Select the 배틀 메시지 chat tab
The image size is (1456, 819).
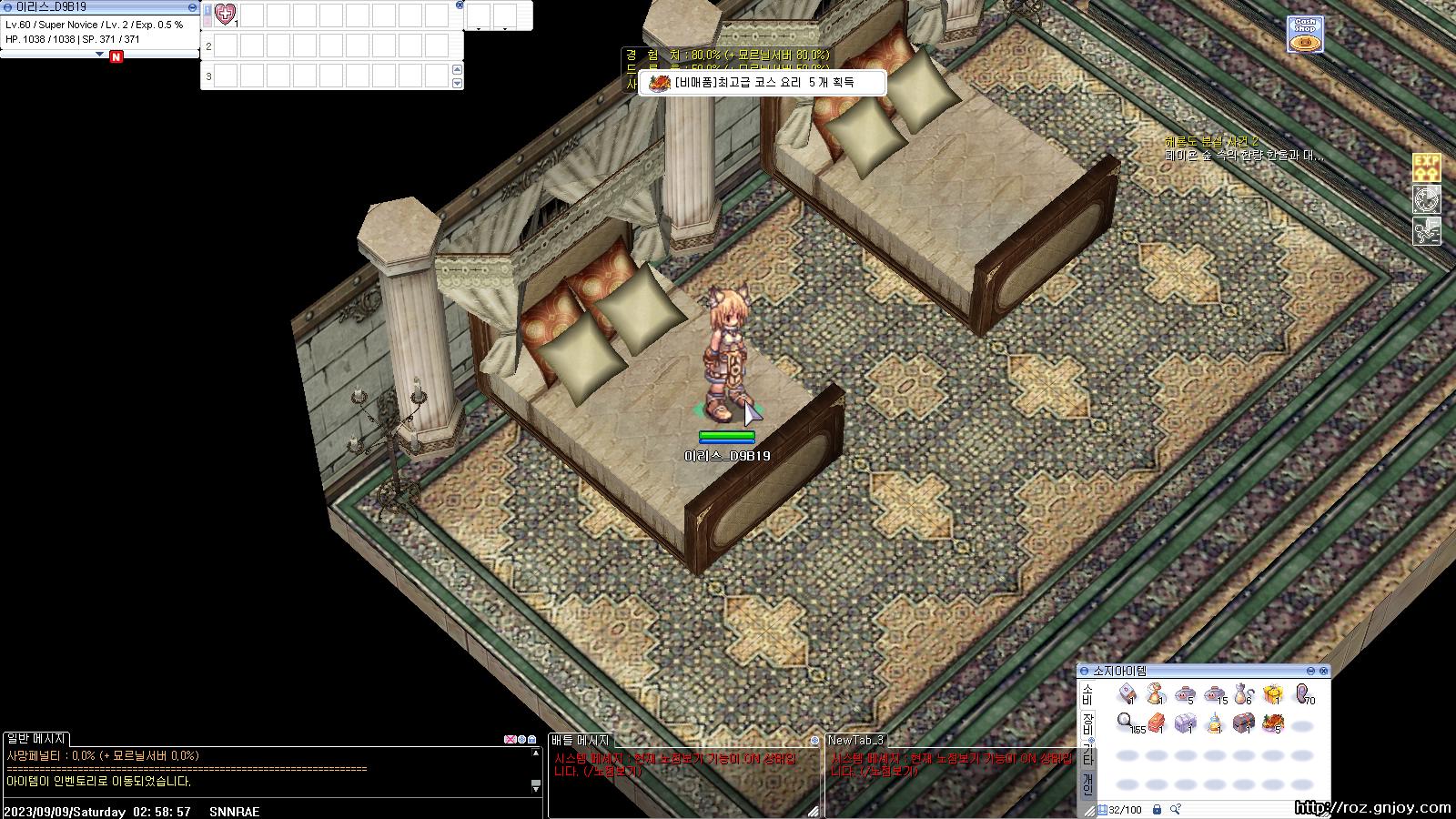[x=581, y=741]
